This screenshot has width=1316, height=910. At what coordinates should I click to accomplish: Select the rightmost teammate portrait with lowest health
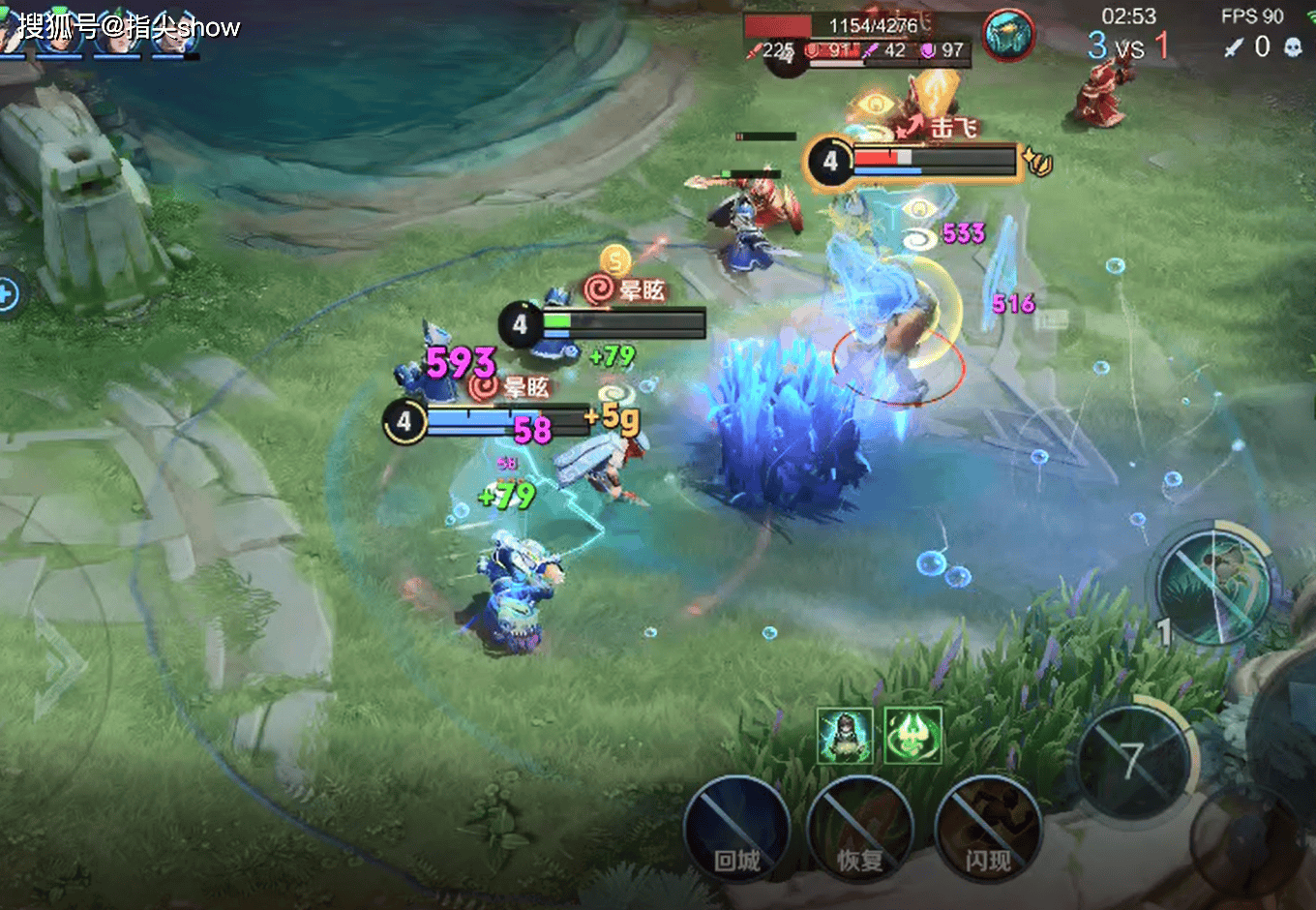tap(175, 35)
